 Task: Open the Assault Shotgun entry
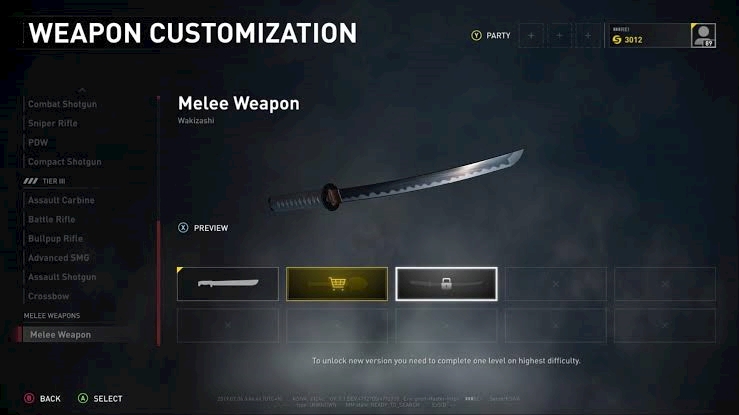click(62, 277)
